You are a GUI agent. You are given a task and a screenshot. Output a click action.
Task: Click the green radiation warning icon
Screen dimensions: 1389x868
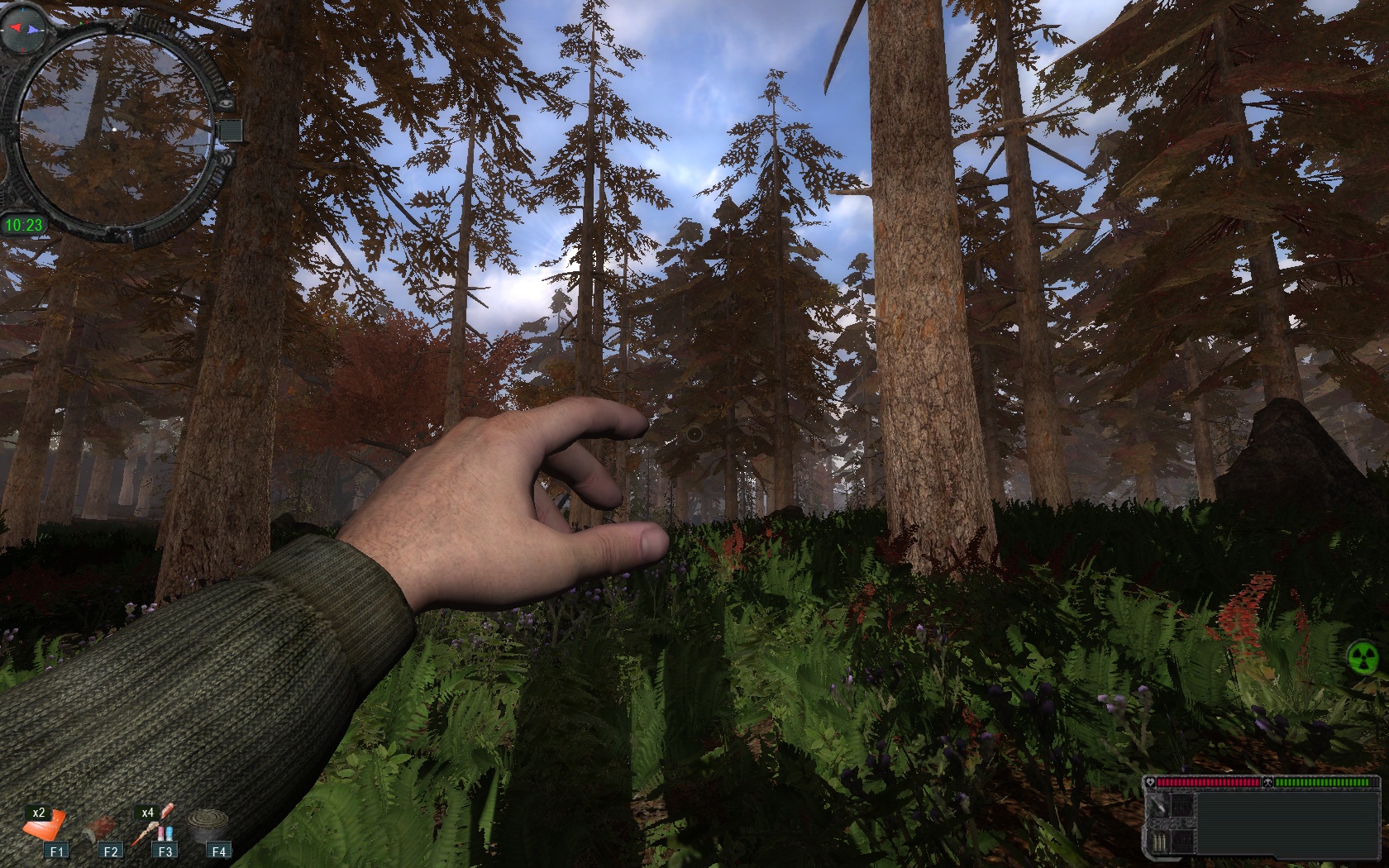tap(1363, 657)
